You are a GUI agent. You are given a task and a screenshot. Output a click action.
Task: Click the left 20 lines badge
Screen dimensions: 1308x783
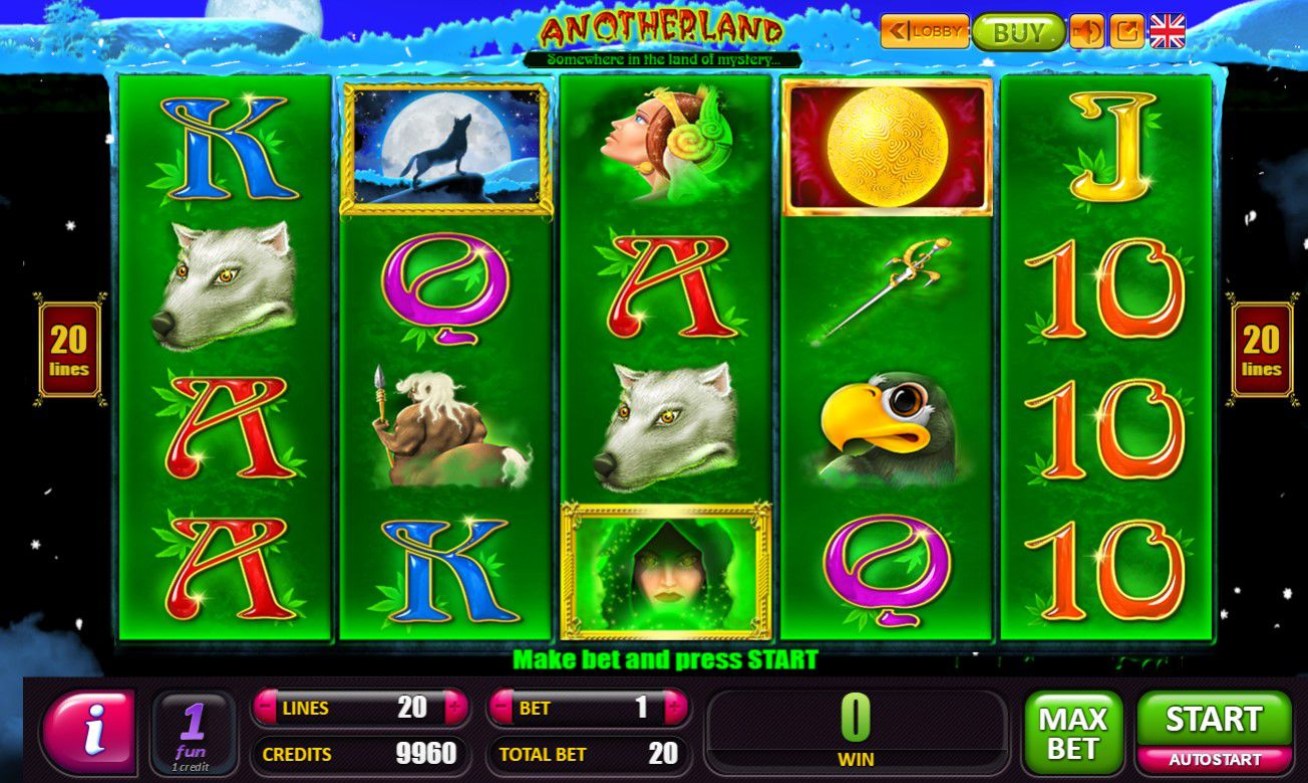69,349
